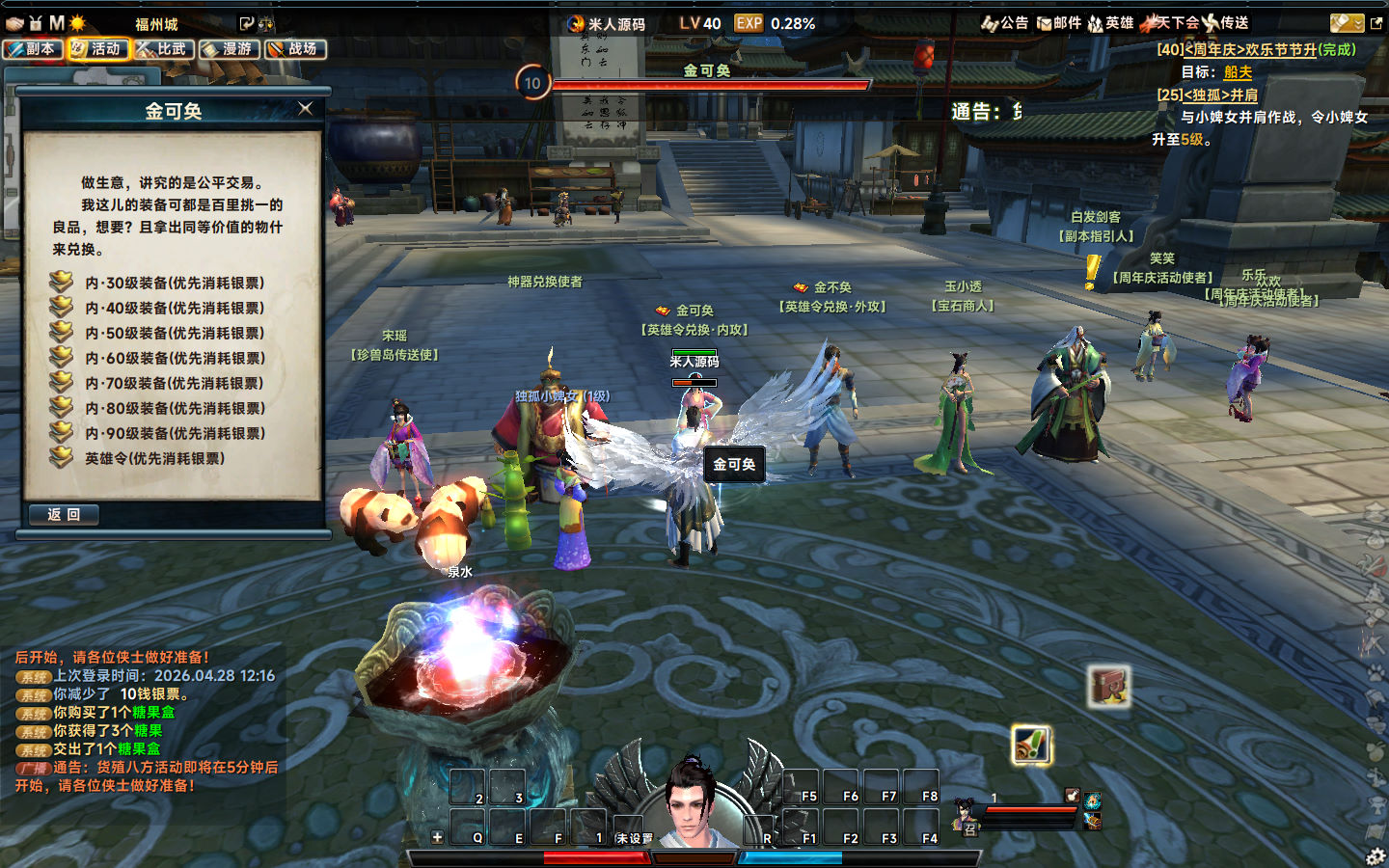
Task: Open 内·90级装备 exchange list
Action: (x=174, y=433)
